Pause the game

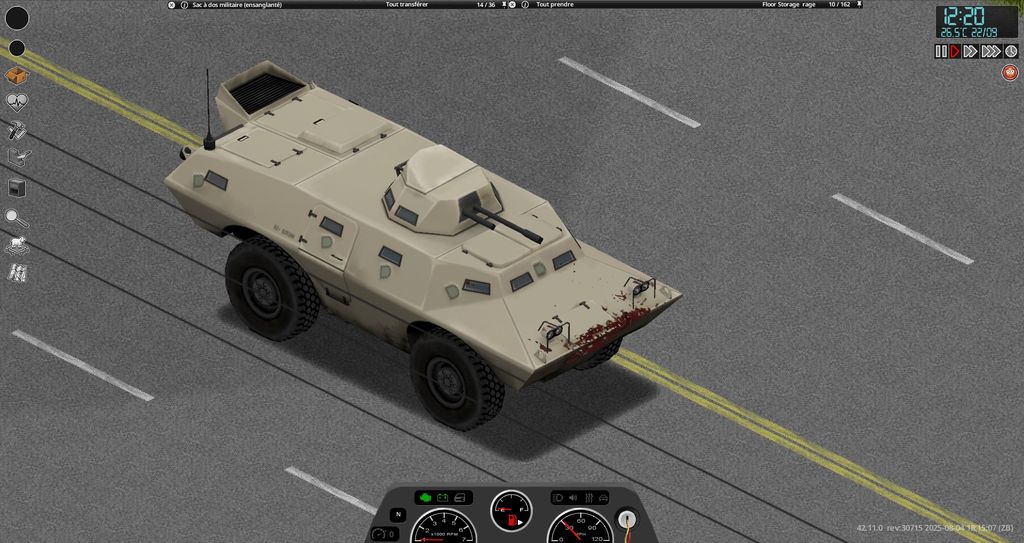pos(941,51)
